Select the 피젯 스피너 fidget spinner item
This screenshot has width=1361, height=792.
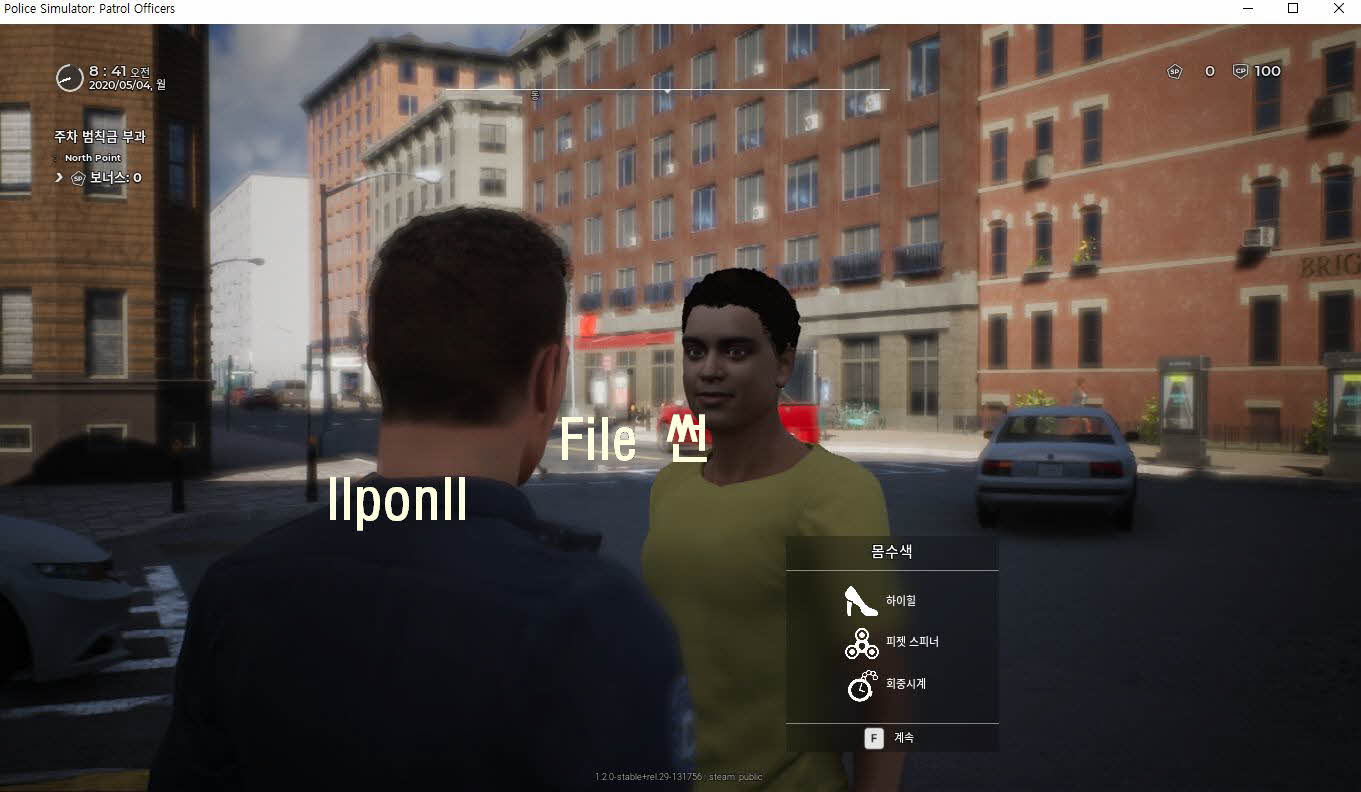890,642
